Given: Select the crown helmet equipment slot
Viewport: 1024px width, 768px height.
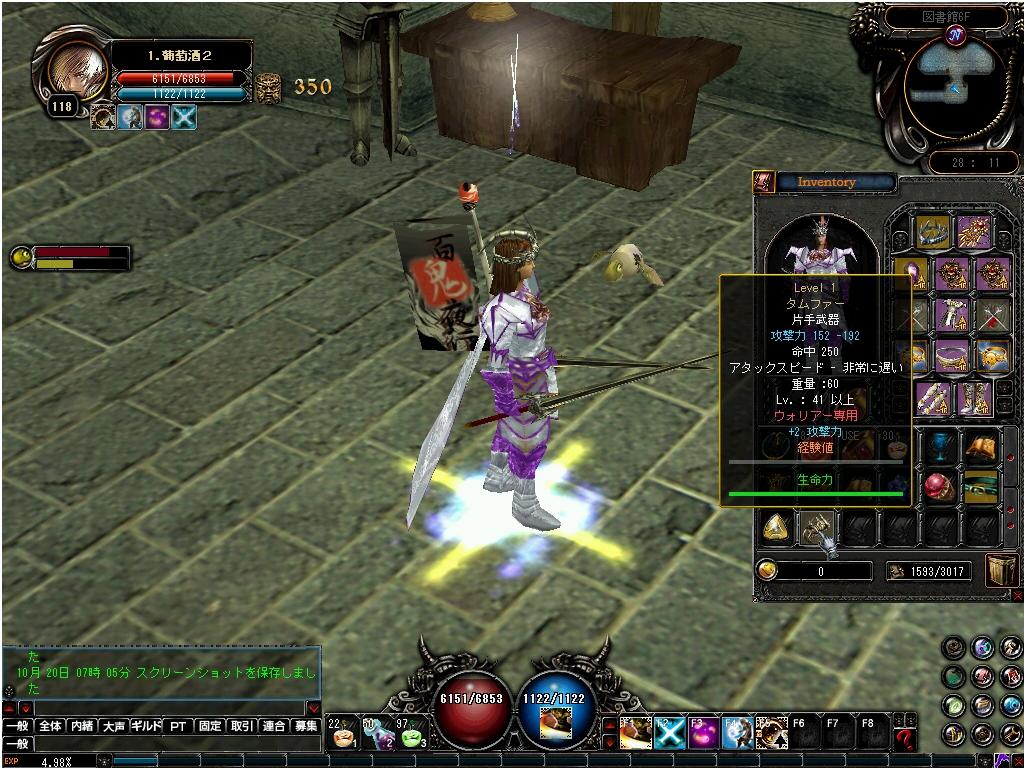Looking at the screenshot, I should [933, 231].
